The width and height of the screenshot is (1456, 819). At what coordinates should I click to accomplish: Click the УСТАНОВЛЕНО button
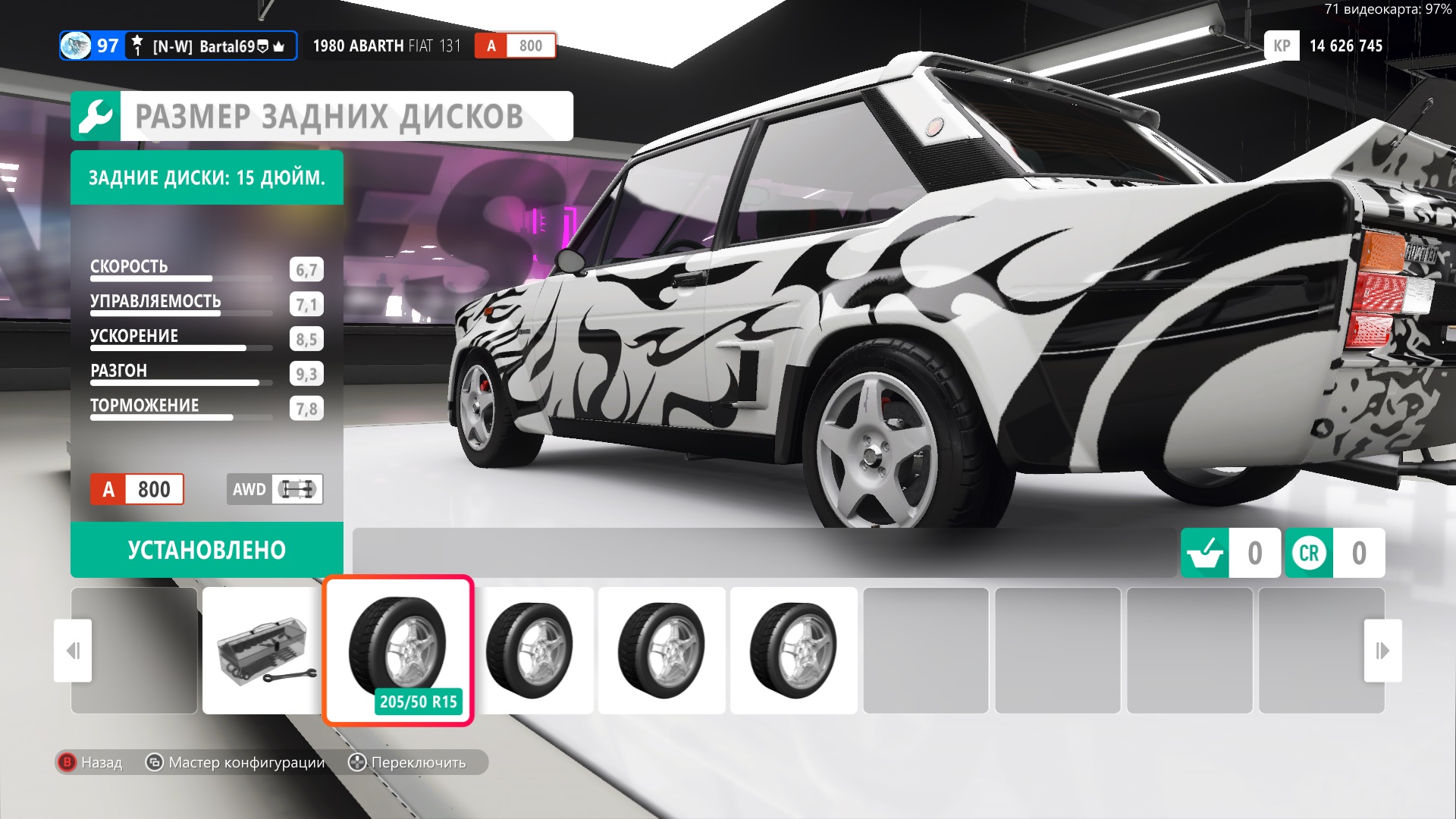coord(206,550)
